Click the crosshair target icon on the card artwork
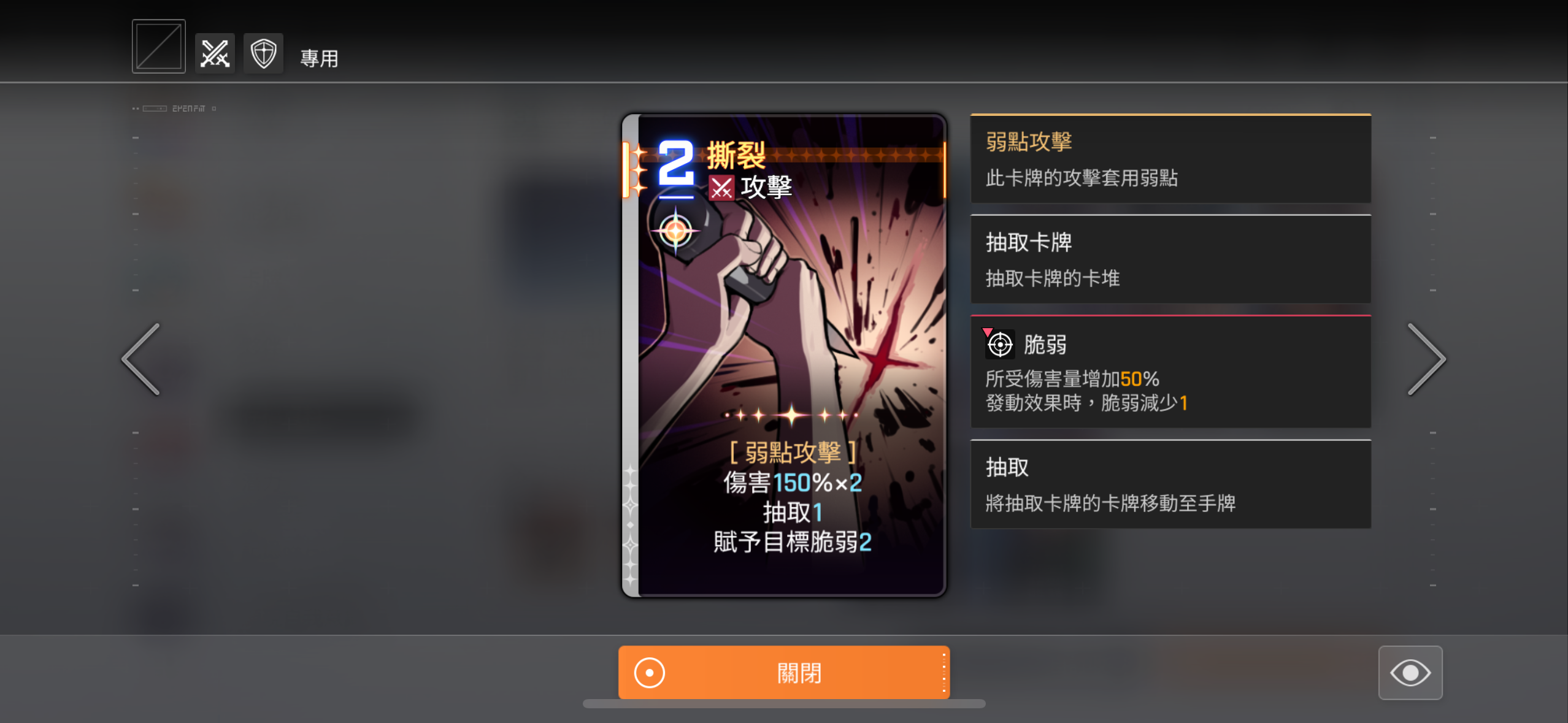This screenshot has width=1568, height=723. (x=675, y=231)
